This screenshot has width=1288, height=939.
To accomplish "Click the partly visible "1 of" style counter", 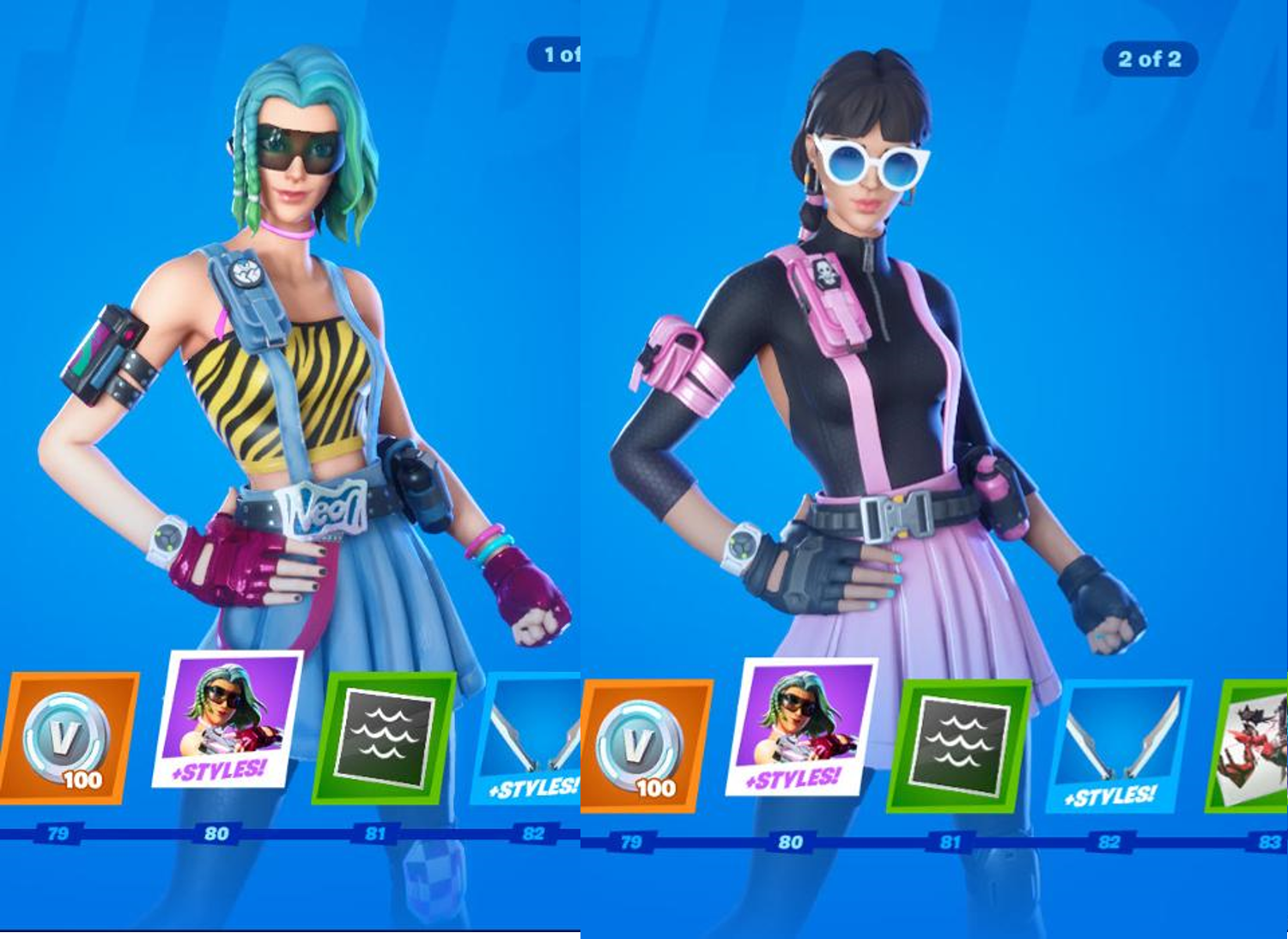I will 556,55.
